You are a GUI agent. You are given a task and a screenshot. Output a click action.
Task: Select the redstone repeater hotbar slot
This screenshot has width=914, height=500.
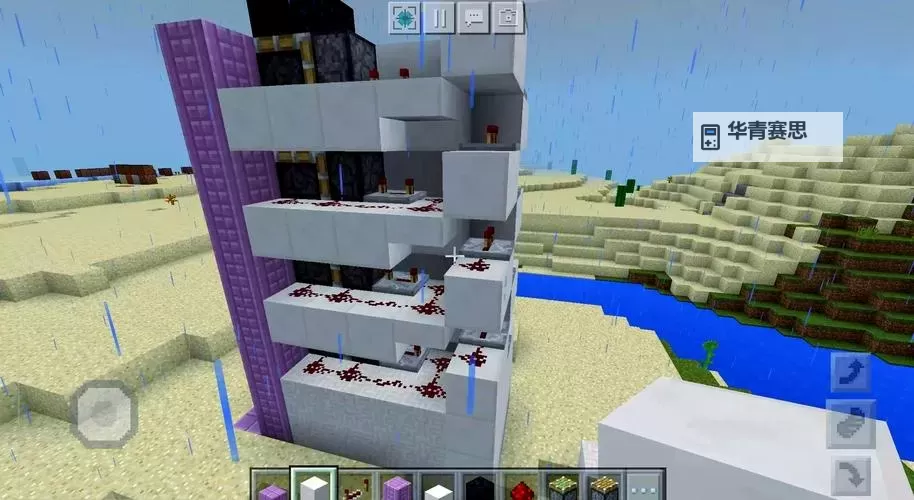tap(355, 487)
